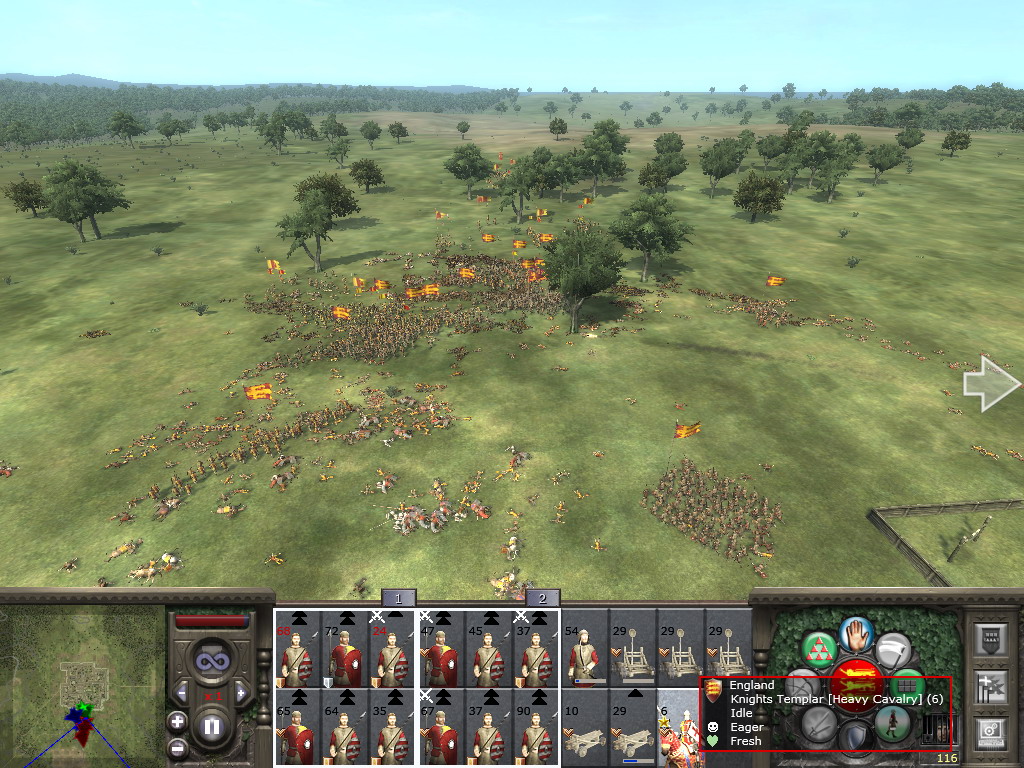Click the infinity symbol button

click(x=212, y=661)
